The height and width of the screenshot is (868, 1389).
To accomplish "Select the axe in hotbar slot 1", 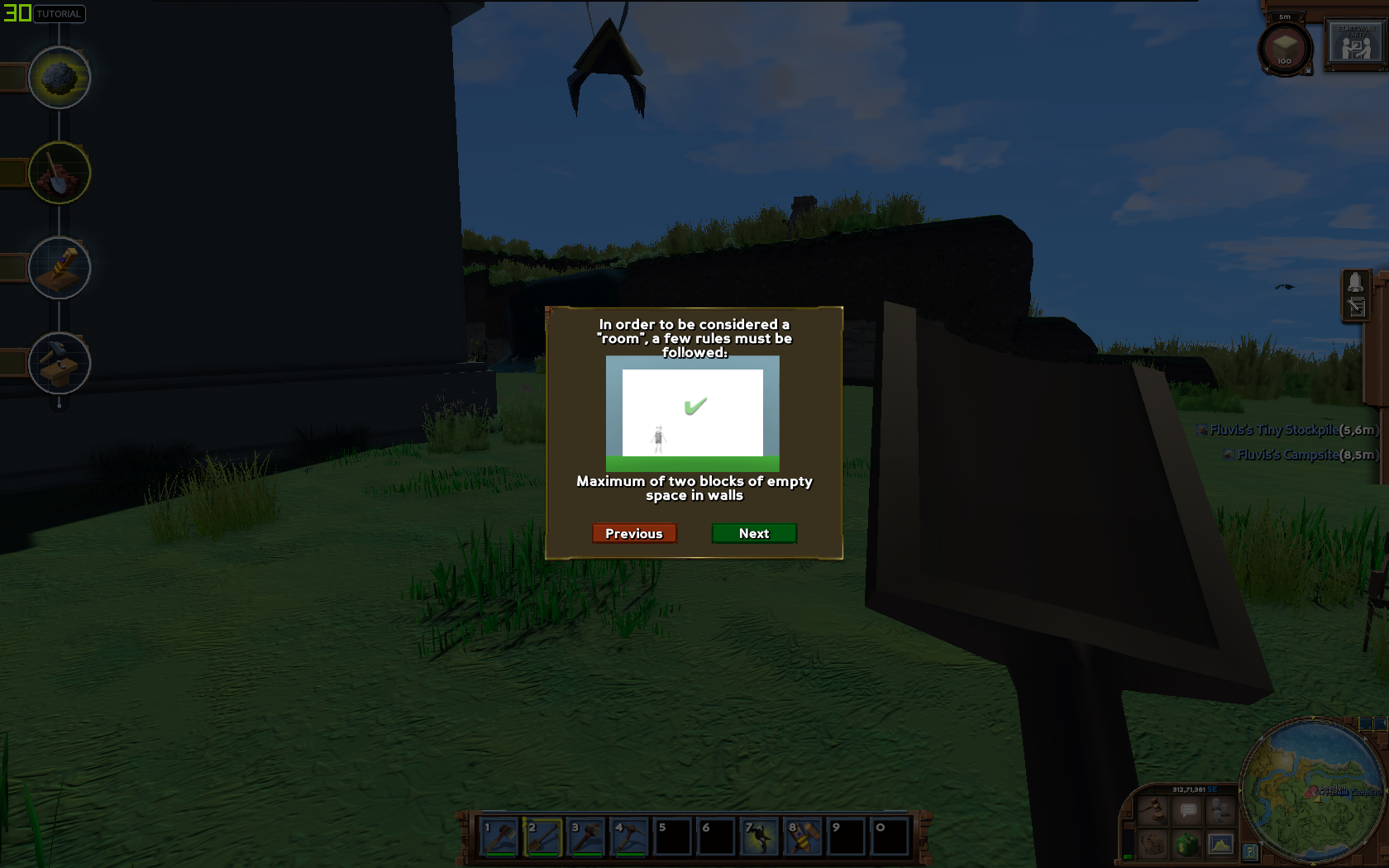I will pos(499,837).
